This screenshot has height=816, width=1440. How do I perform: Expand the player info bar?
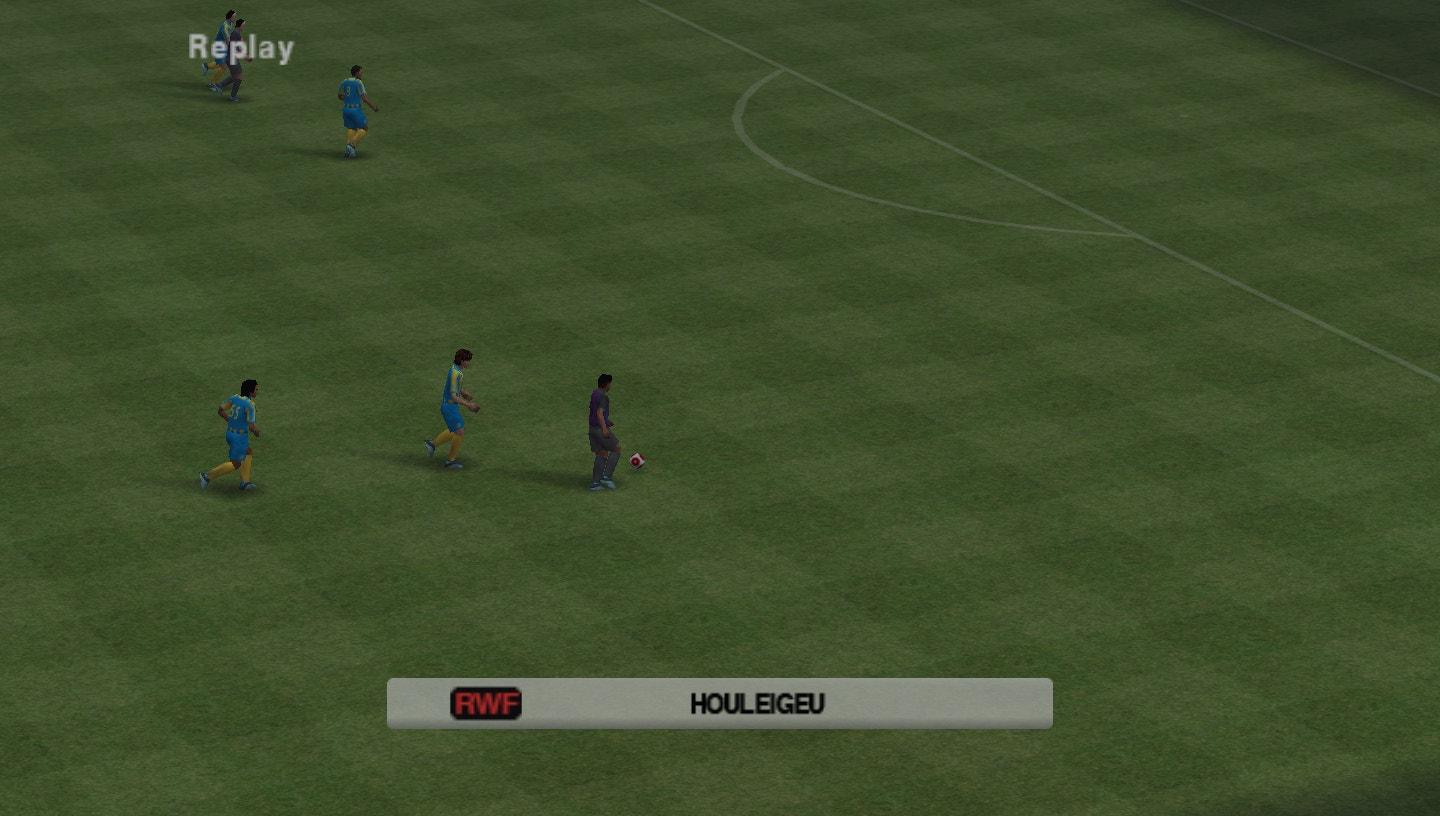(719, 703)
